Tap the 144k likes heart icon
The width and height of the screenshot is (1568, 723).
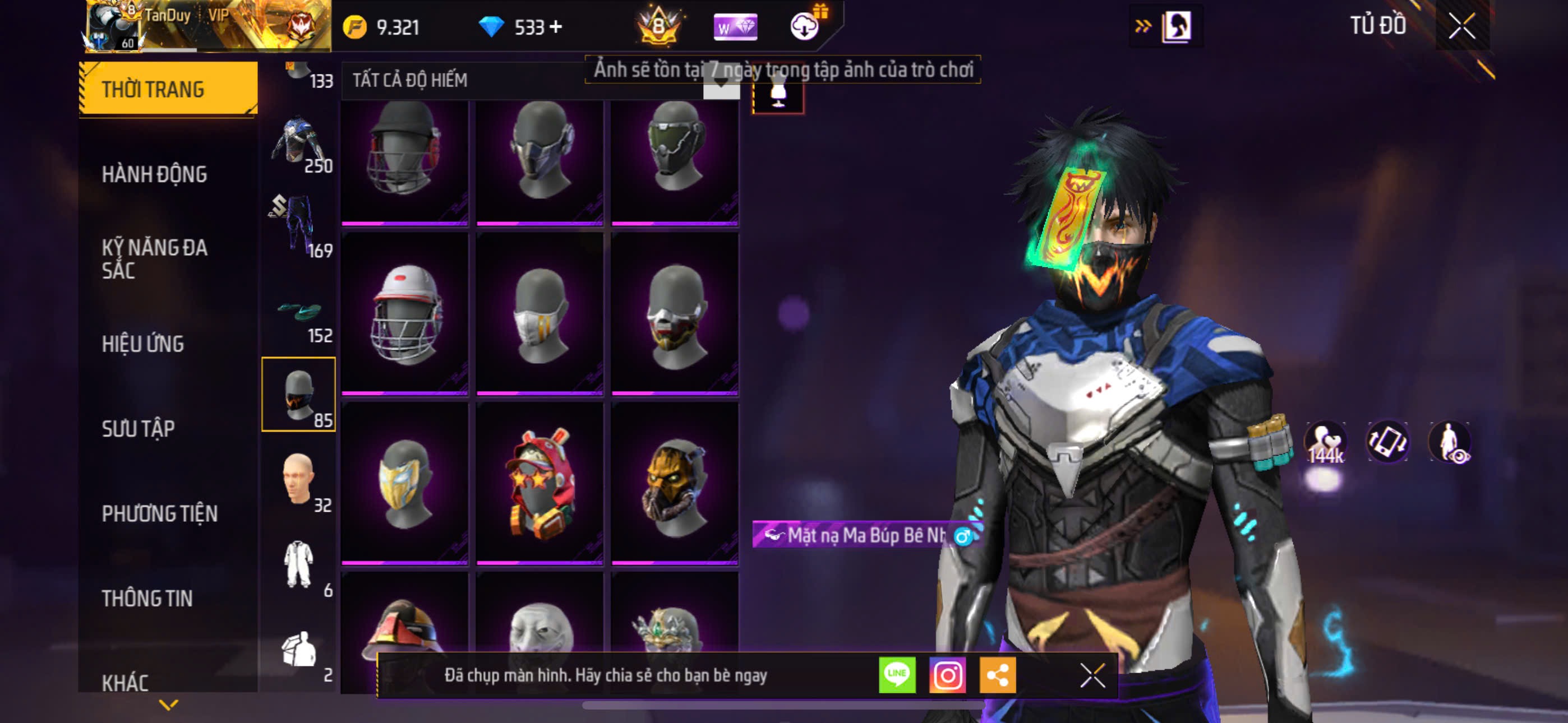click(x=1326, y=442)
